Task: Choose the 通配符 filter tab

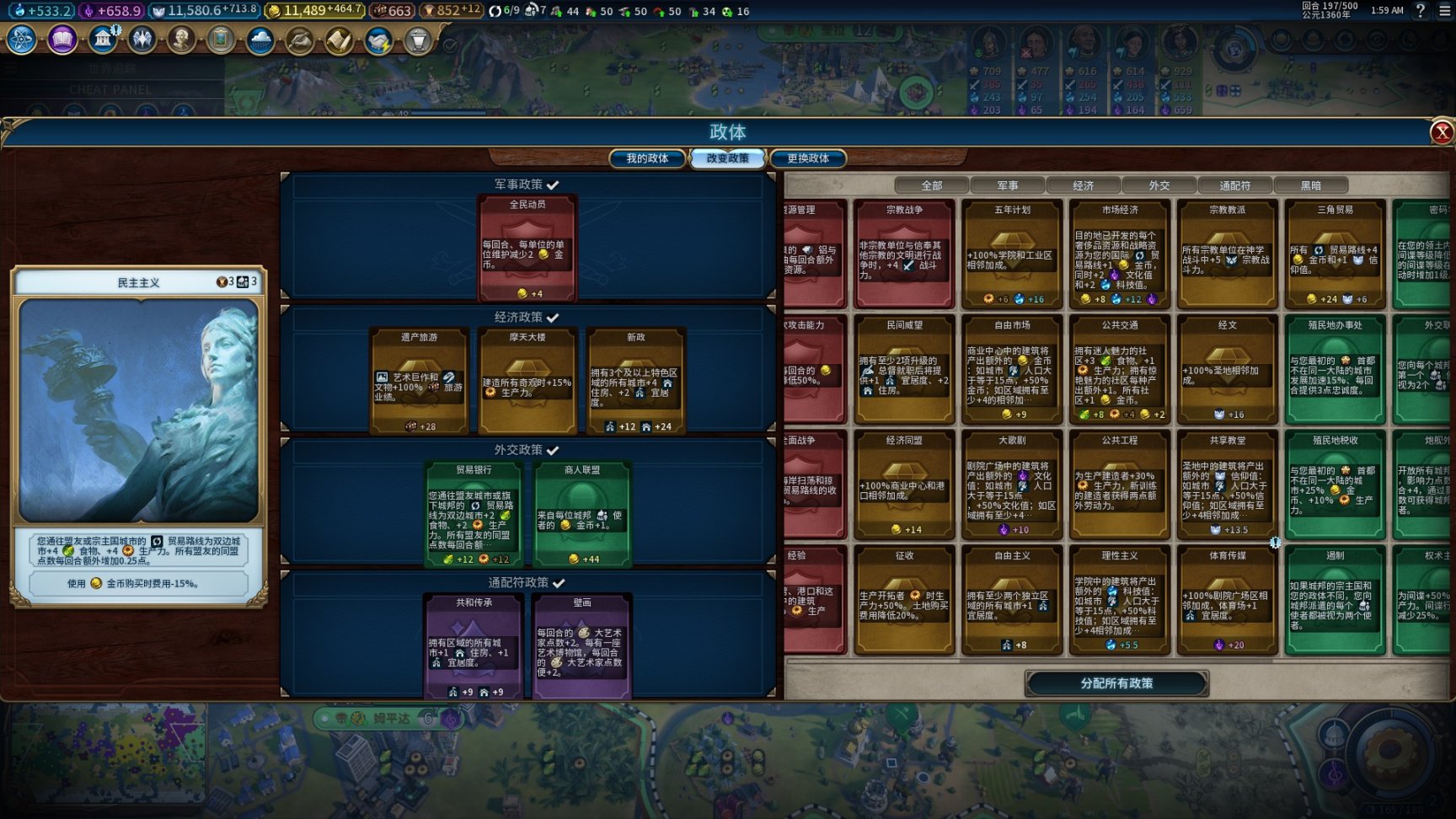Action: [x=1235, y=185]
